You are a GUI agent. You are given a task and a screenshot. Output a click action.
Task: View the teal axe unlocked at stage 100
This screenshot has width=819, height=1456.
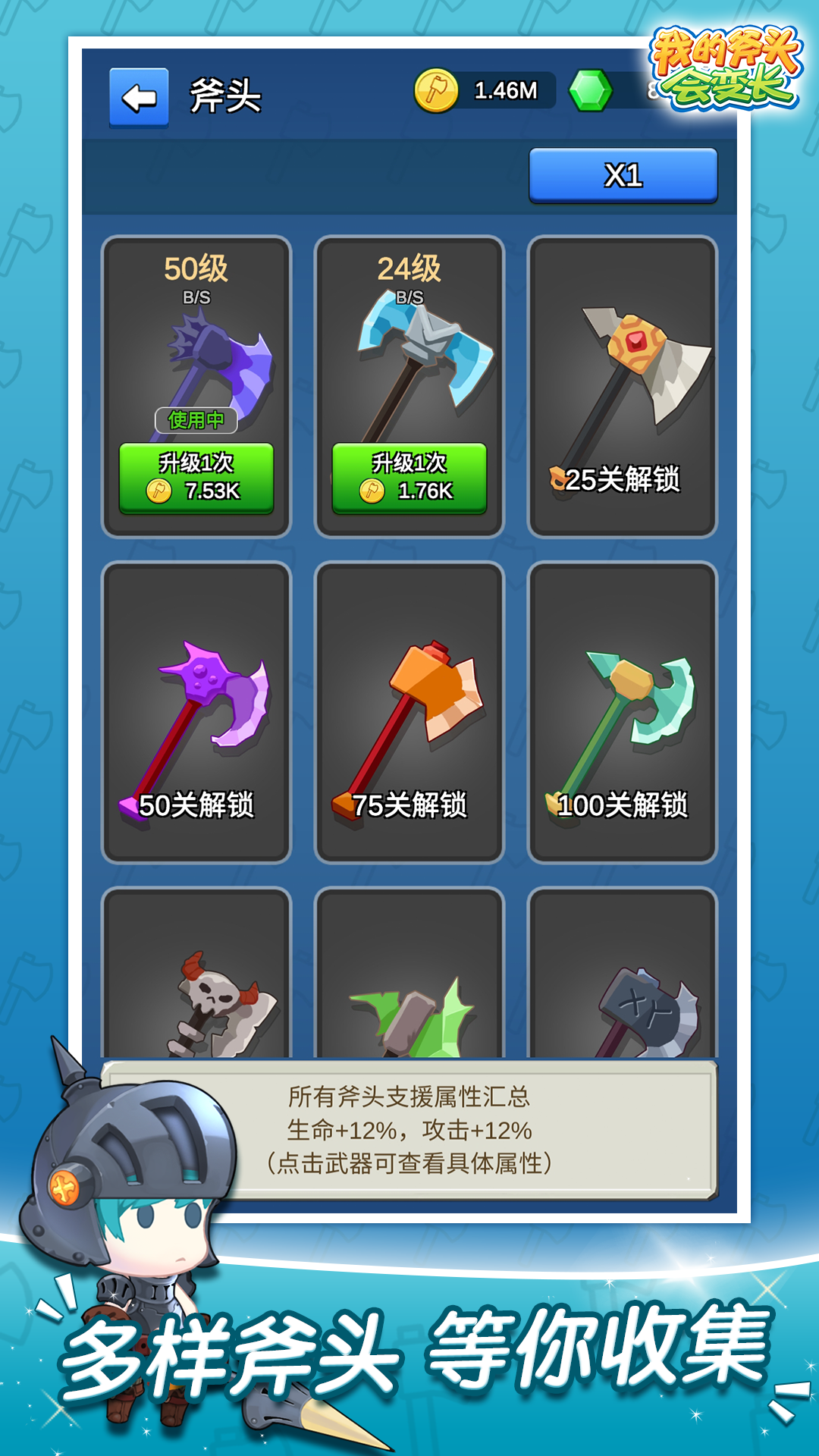pos(622,712)
